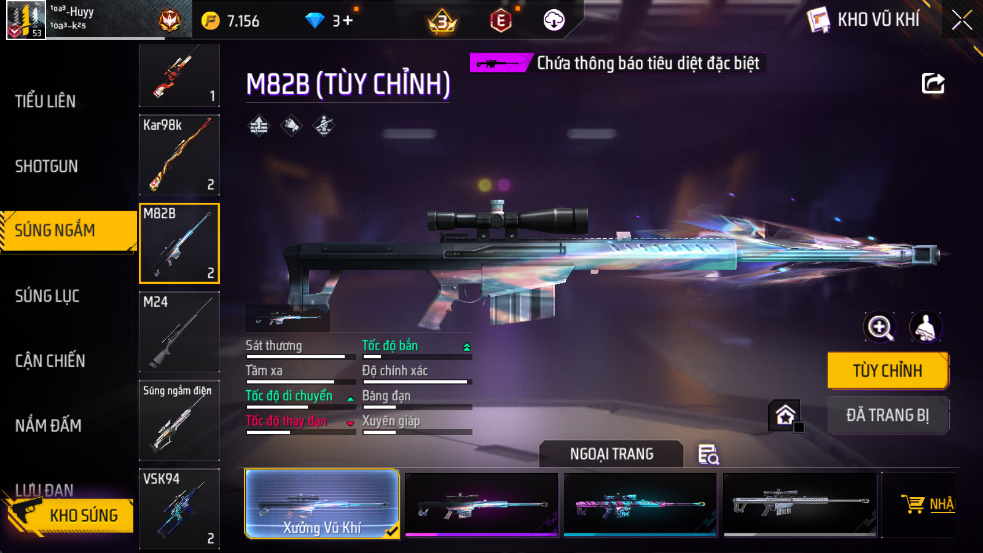
Task: Select the VSK94 weapon thumbnail
Action: (x=179, y=508)
